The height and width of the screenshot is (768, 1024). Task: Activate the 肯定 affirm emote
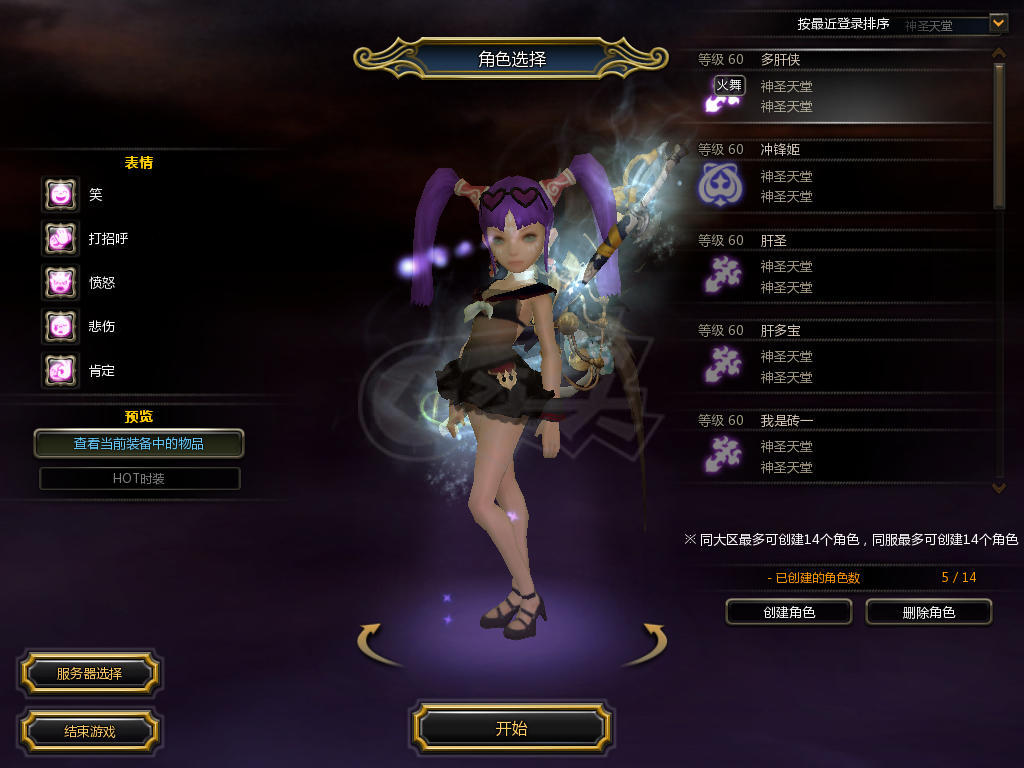60,371
